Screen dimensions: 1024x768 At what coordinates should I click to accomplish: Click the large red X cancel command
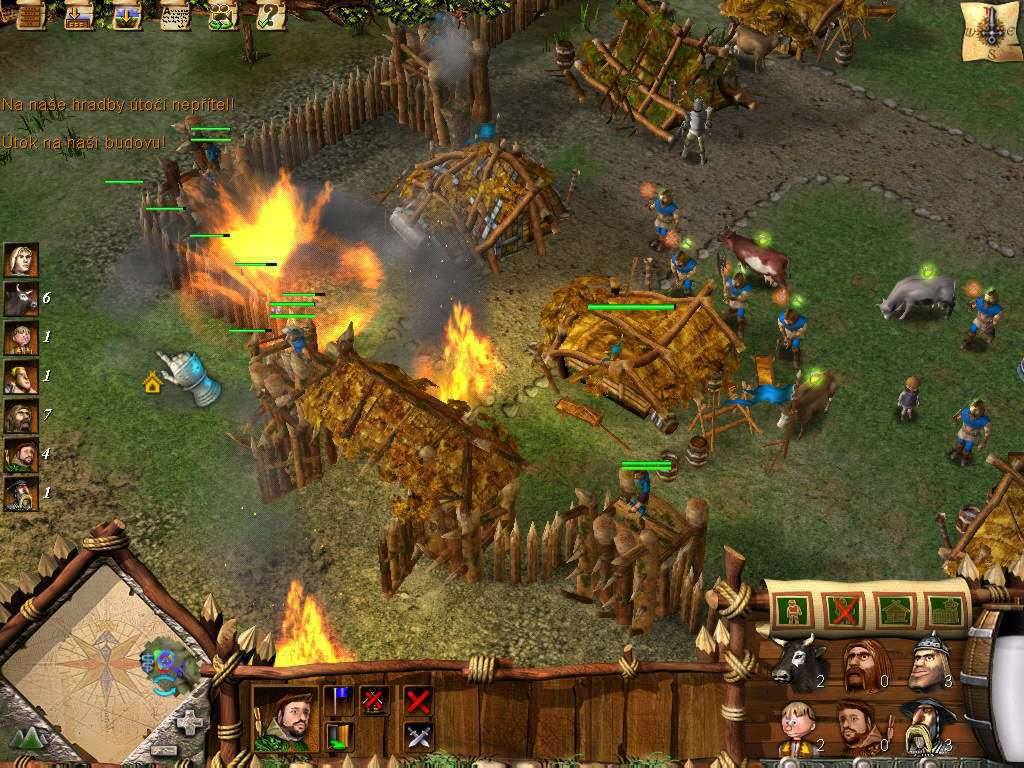tap(418, 700)
